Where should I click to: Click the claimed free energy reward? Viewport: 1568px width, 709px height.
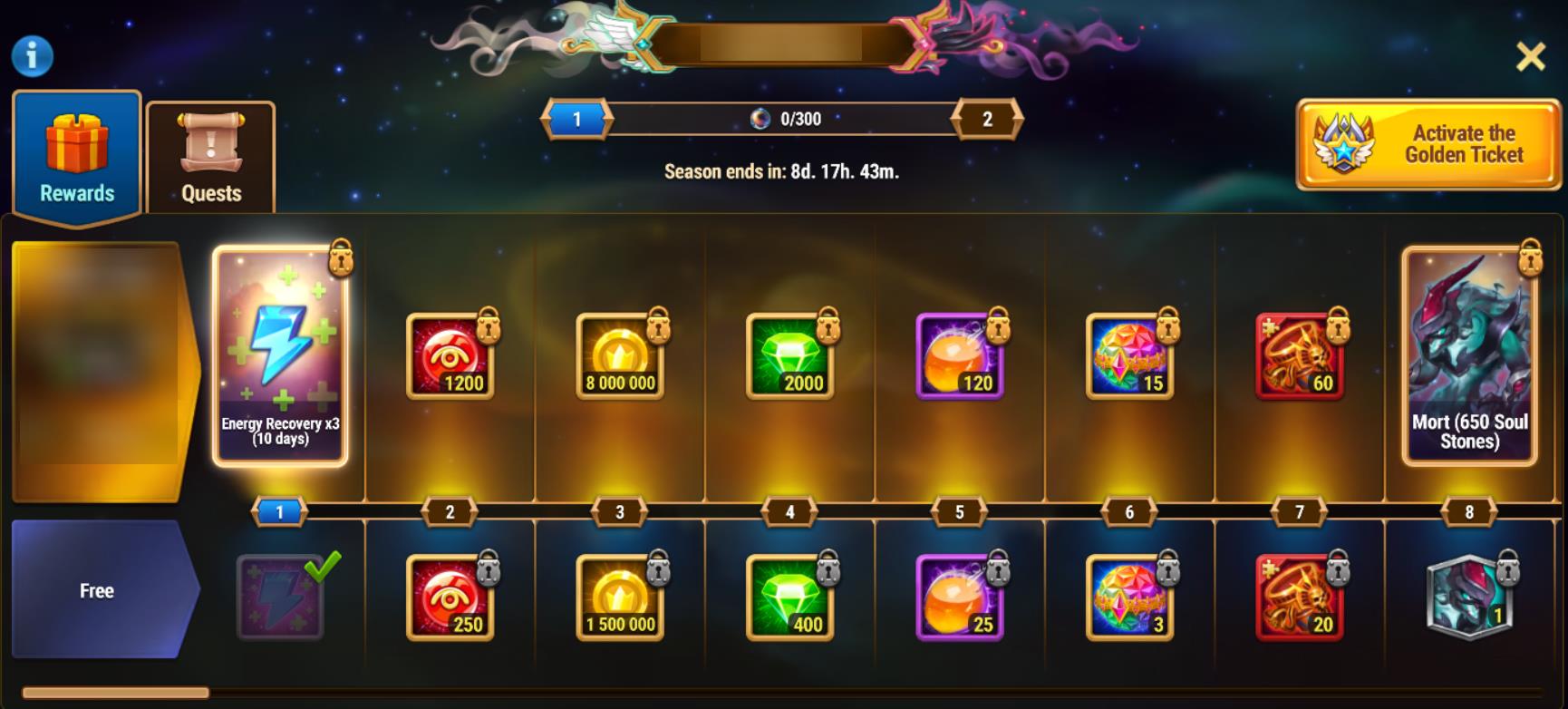280,597
